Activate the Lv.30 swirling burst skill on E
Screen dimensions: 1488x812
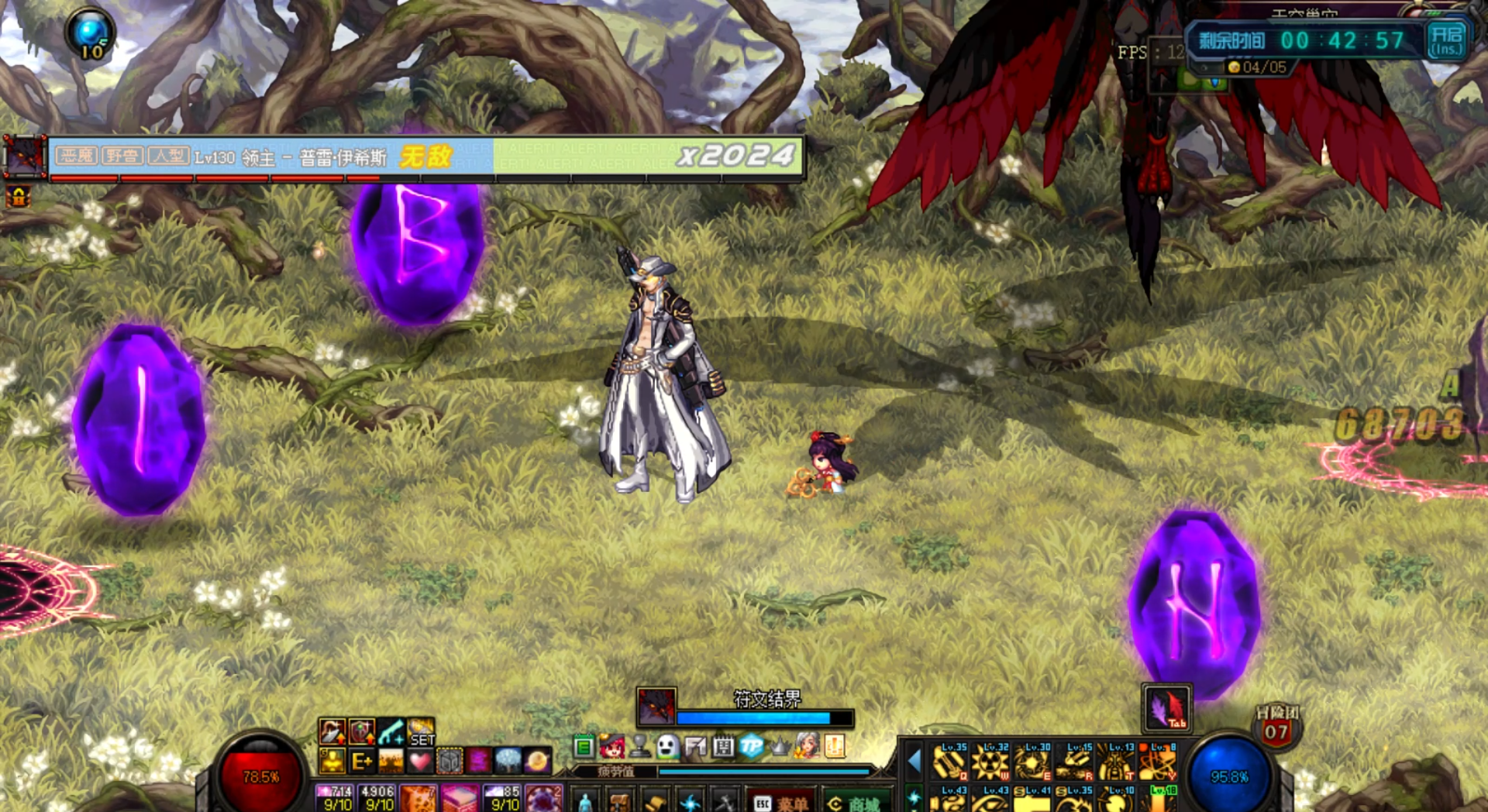[1032, 762]
